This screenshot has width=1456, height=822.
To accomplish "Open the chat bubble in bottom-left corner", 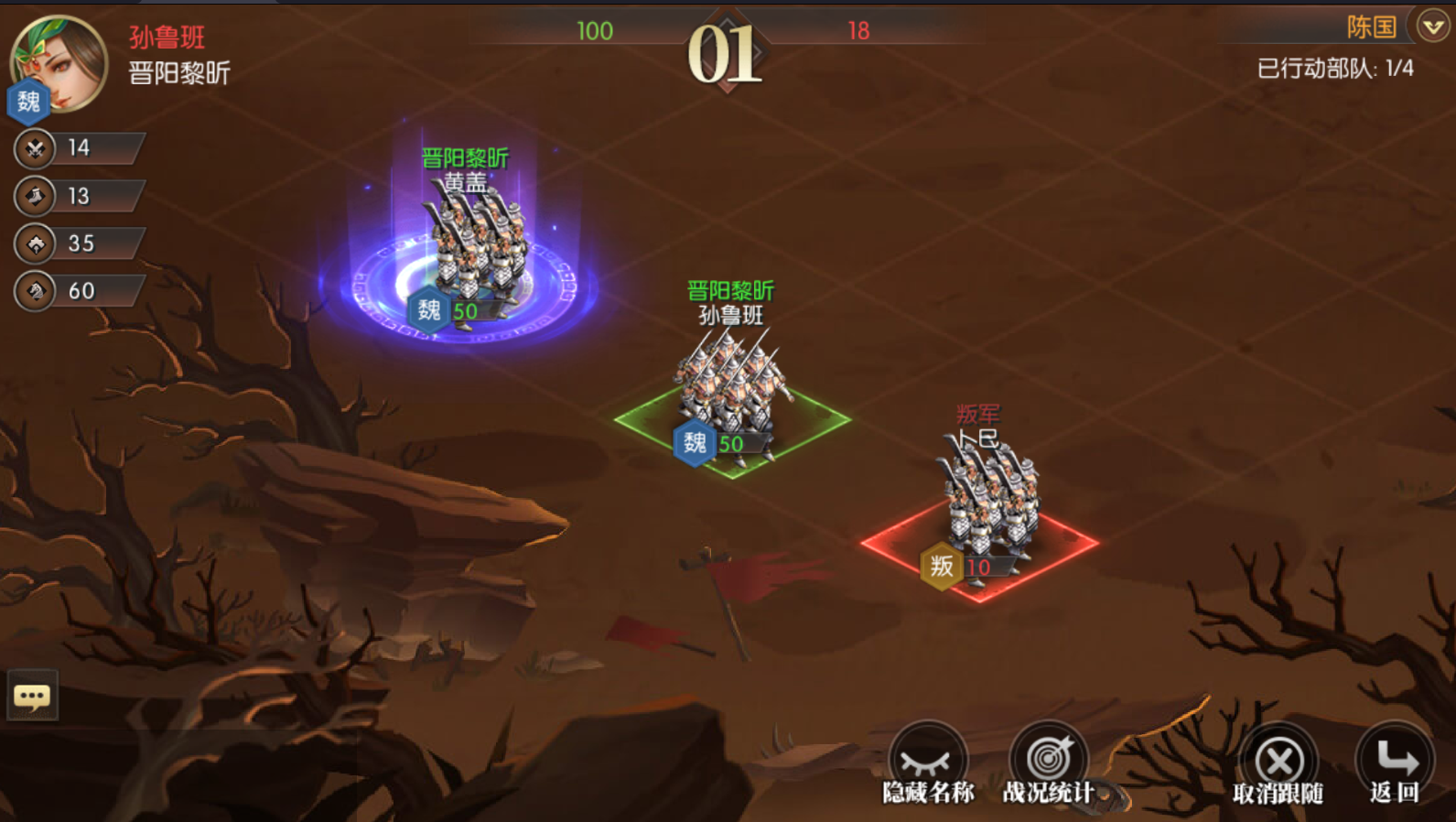I will pyautogui.click(x=33, y=696).
